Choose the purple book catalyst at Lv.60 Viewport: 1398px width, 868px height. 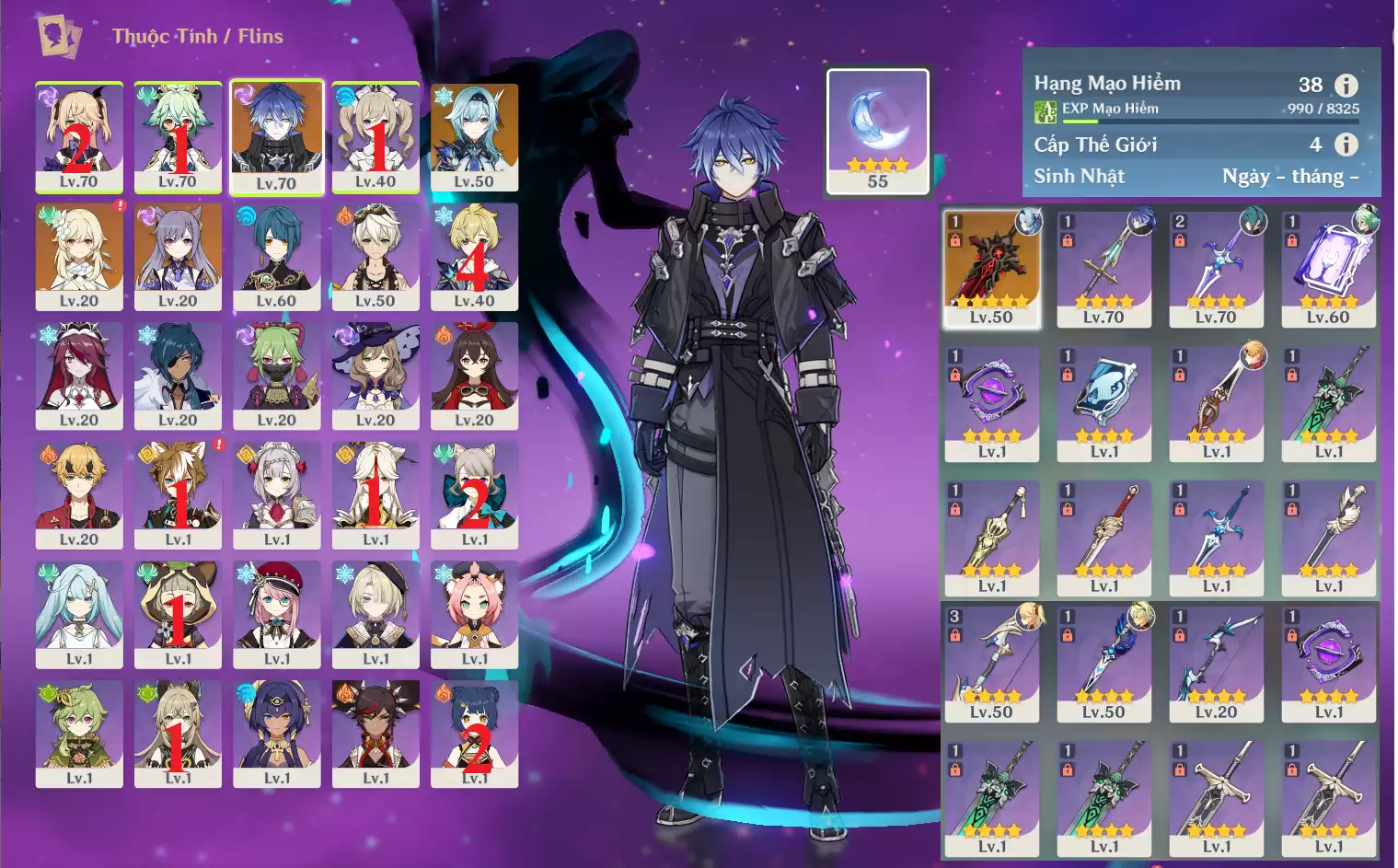pos(1328,268)
